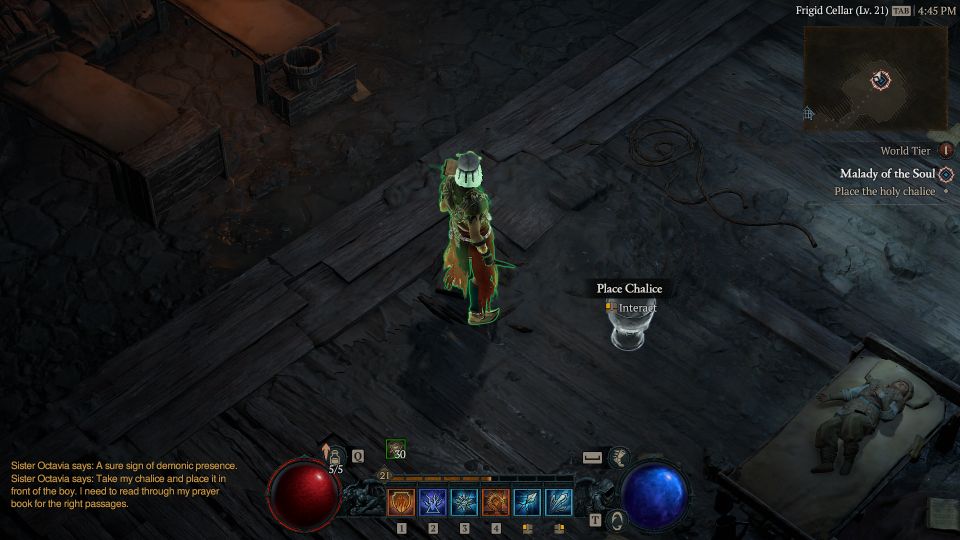Fire the single ice bolt skill
Screen dimensions: 960x540
(527, 501)
